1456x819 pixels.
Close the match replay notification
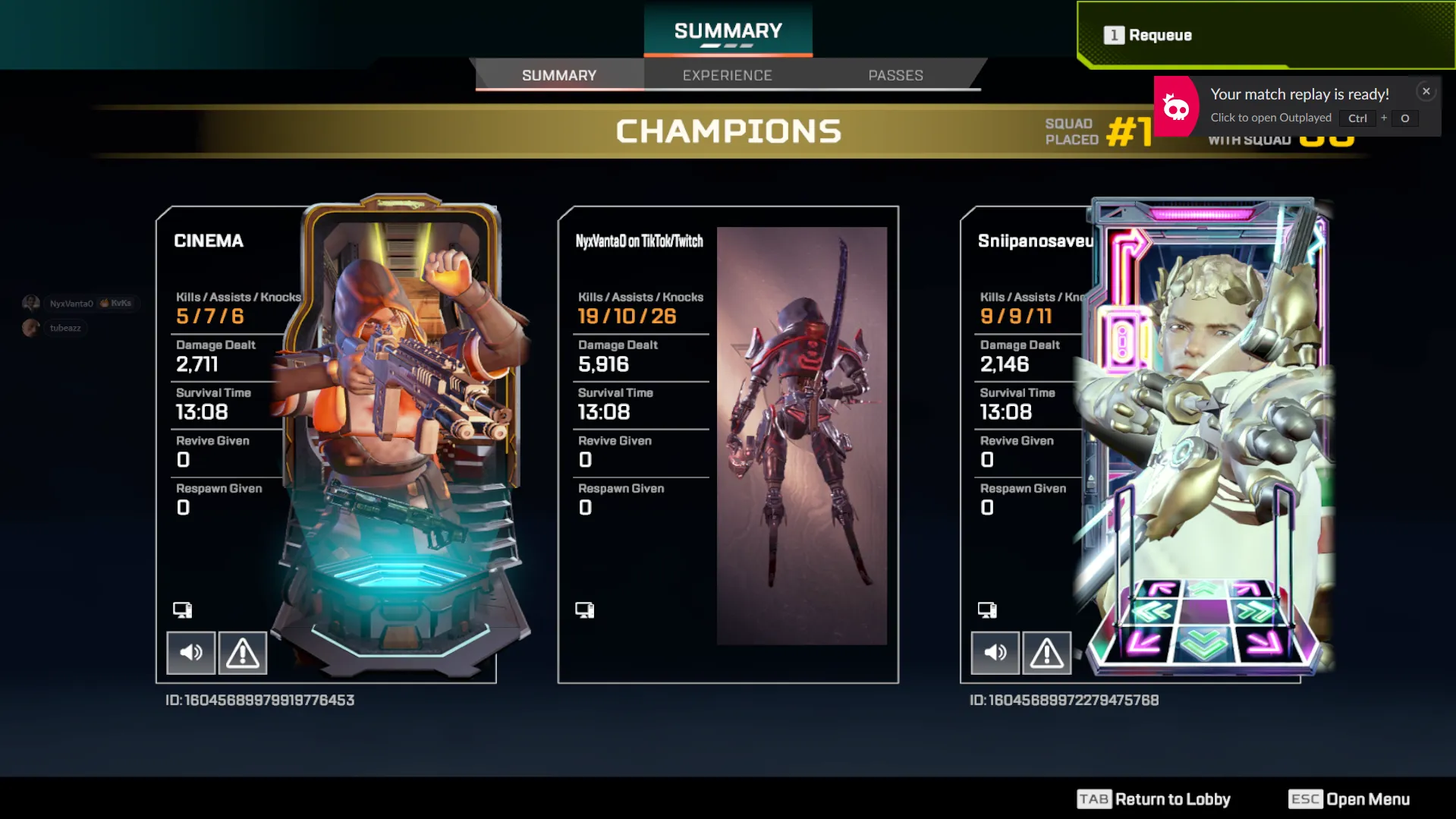tap(1426, 91)
